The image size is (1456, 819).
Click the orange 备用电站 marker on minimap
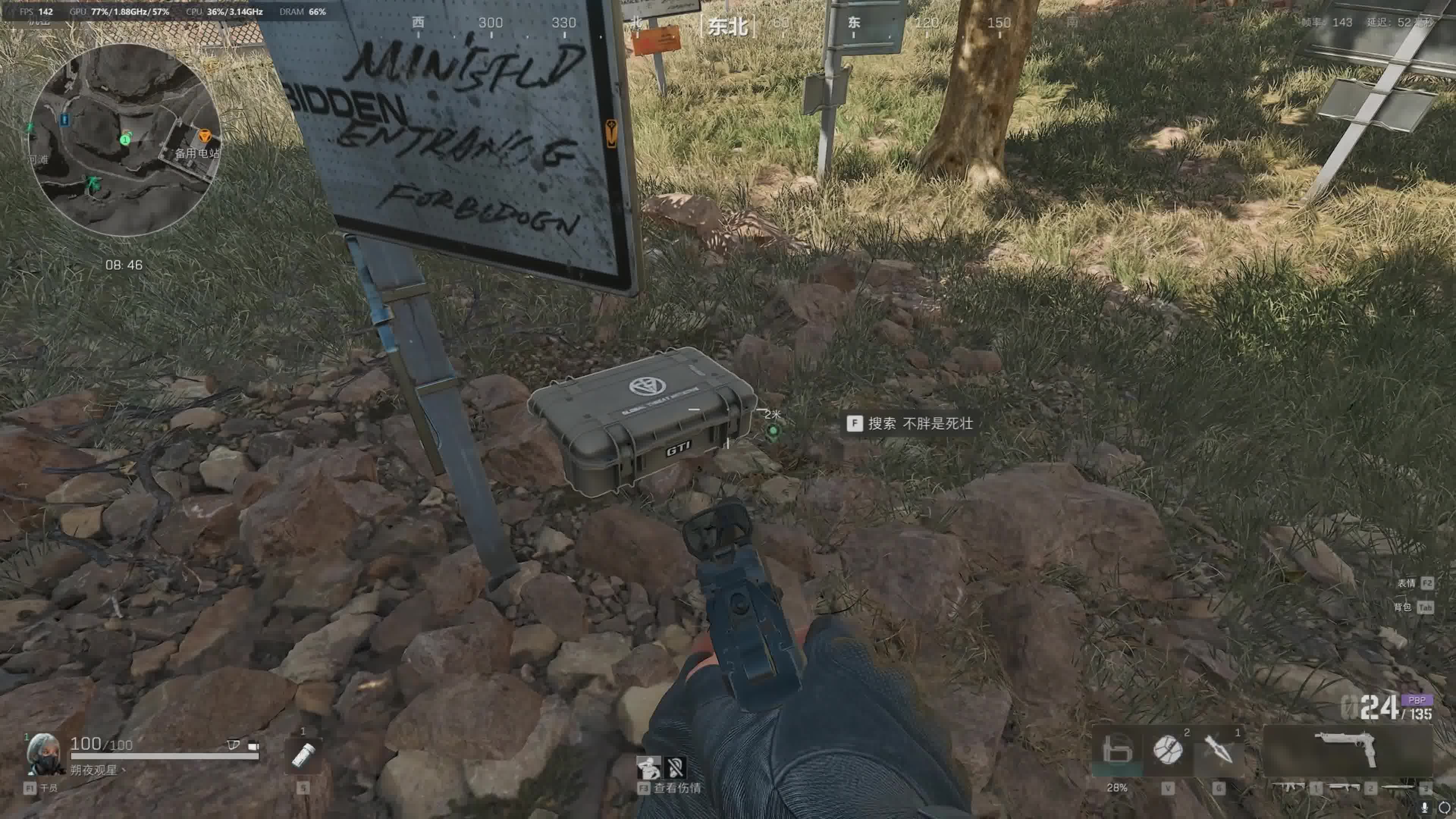(x=205, y=136)
